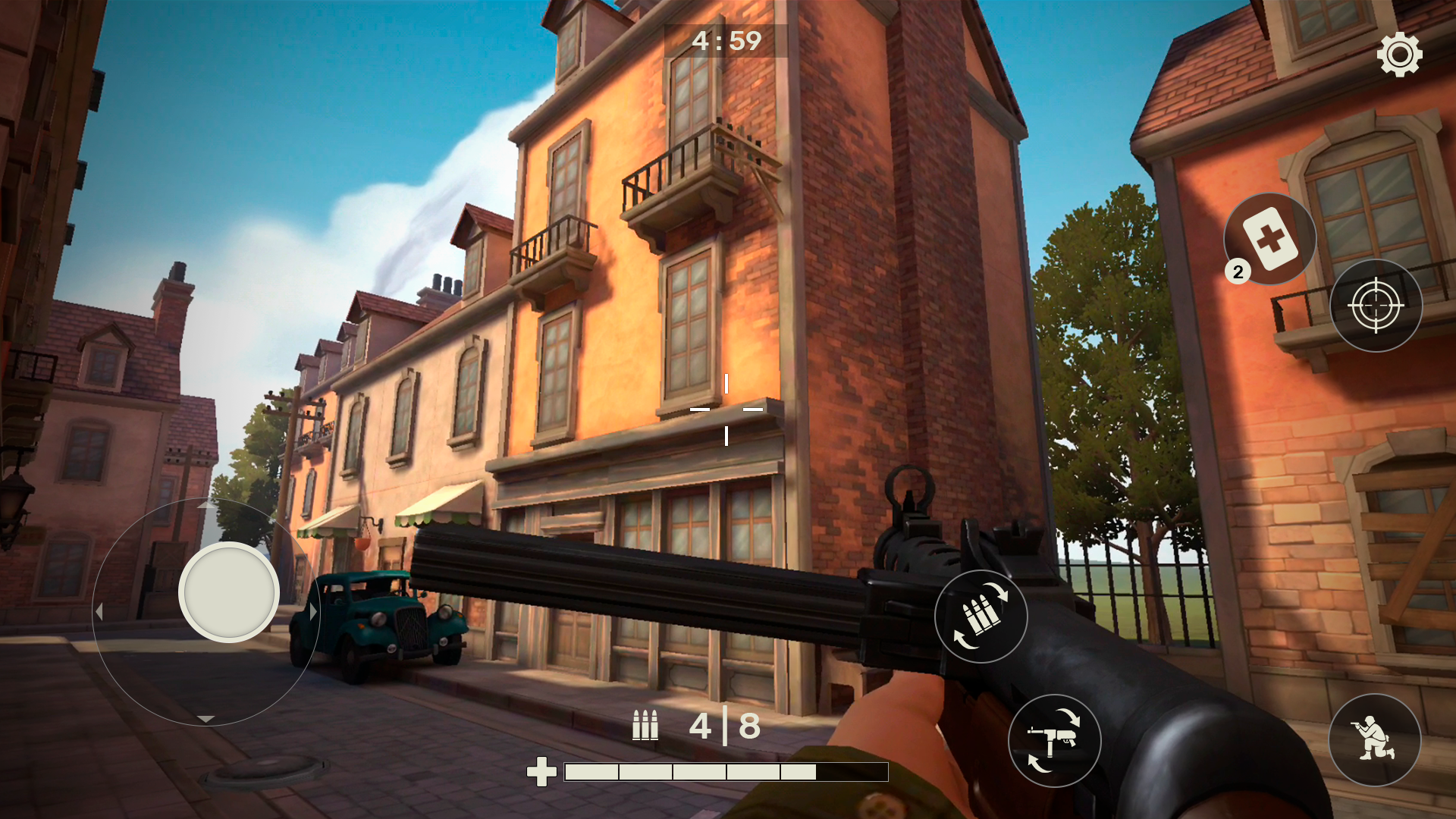Tap the medkit healing icon
The height and width of the screenshot is (819, 1456).
click(x=1269, y=237)
